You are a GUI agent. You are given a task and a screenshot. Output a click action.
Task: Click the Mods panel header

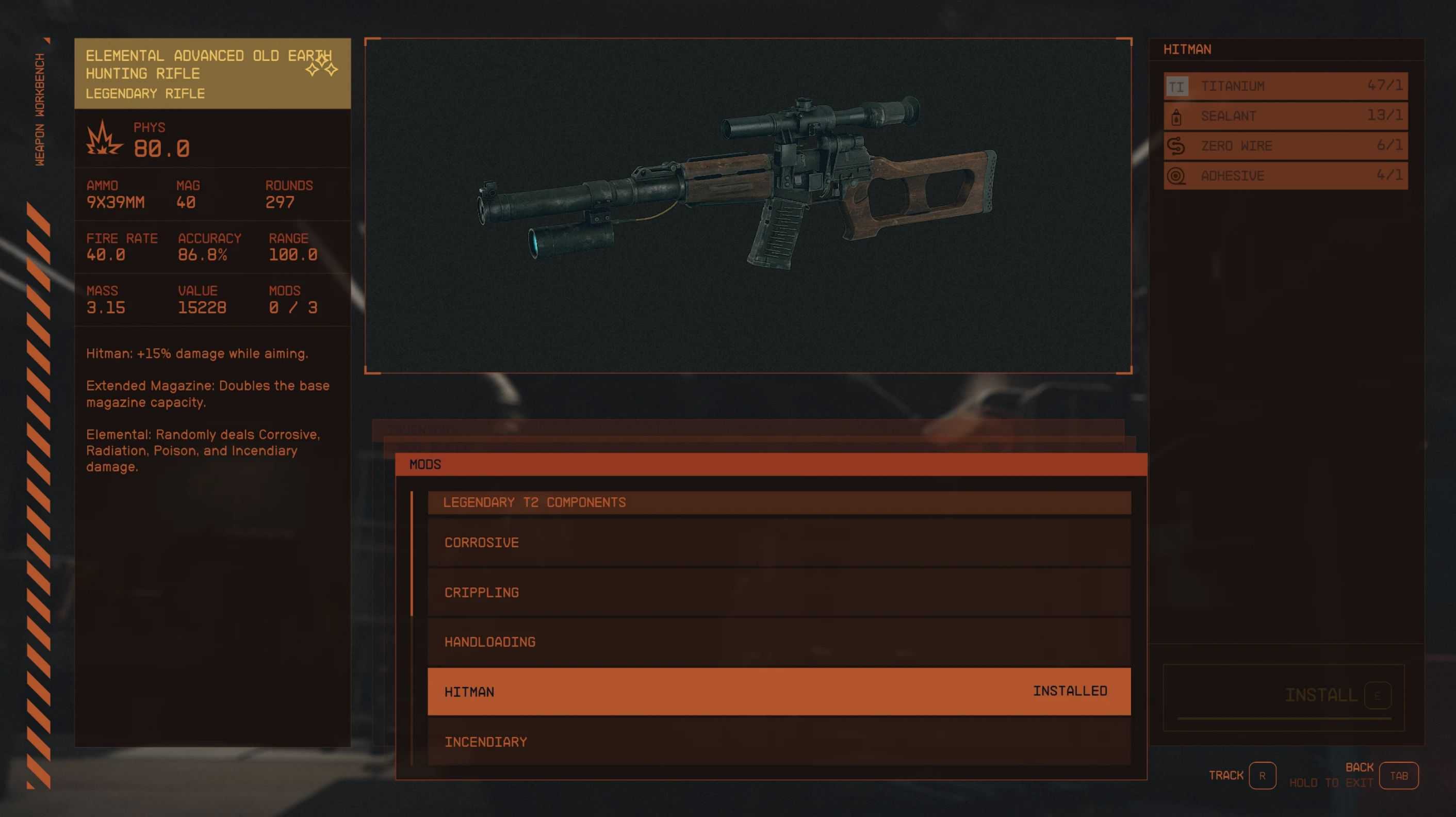[x=771, y=464]
